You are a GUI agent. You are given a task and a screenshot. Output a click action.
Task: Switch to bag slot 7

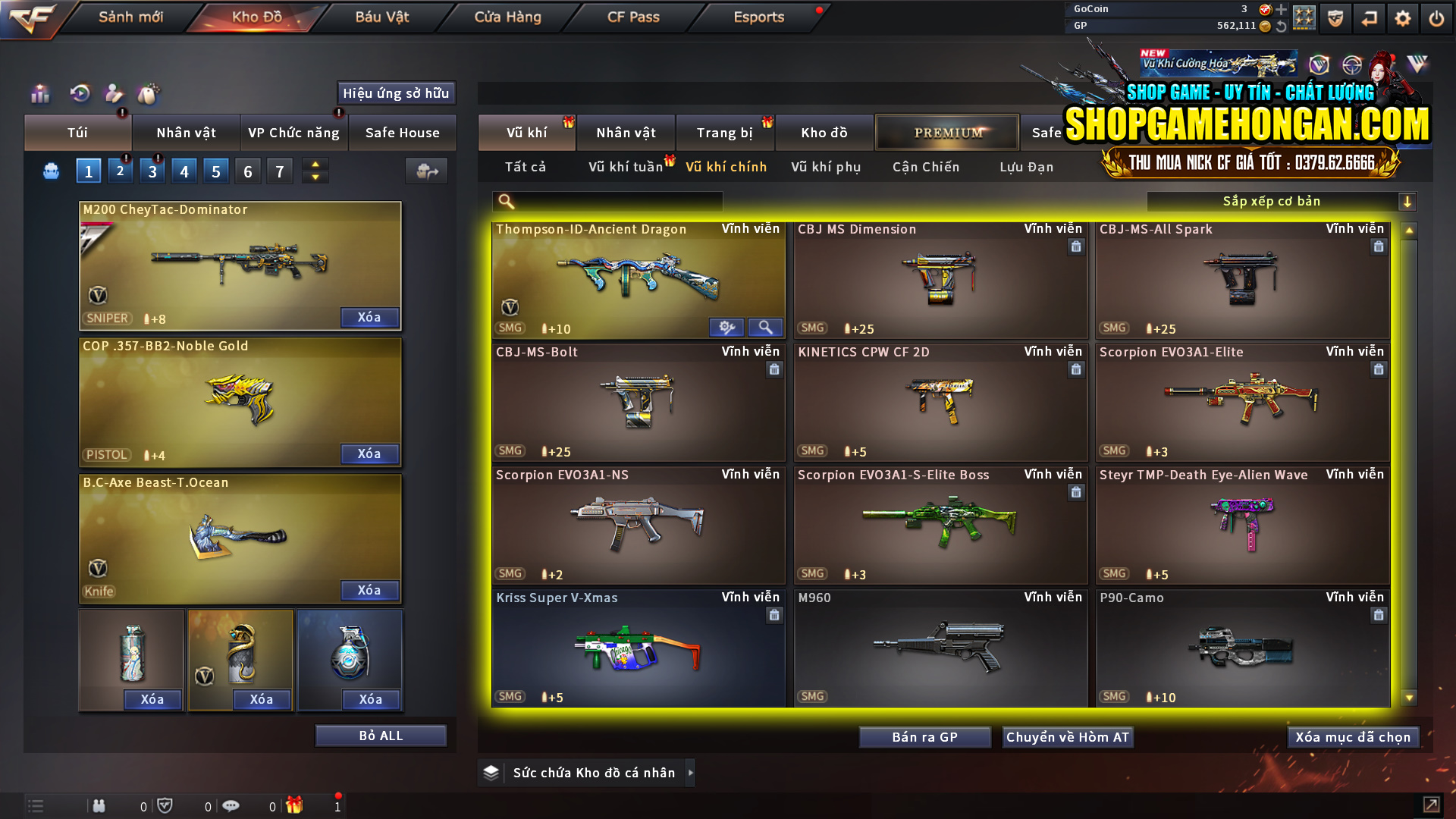(279, 171)
